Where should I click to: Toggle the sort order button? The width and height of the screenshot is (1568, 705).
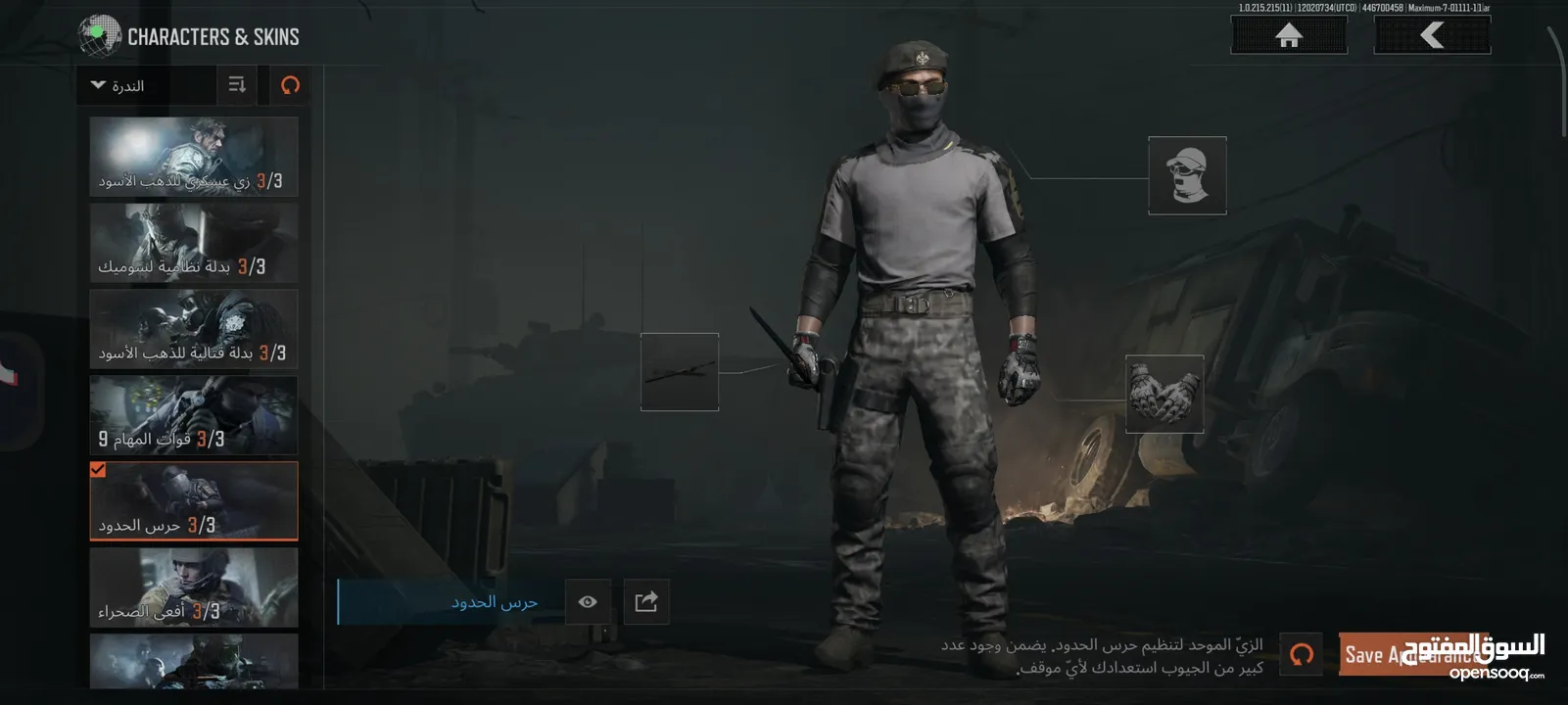pos(237,85)
